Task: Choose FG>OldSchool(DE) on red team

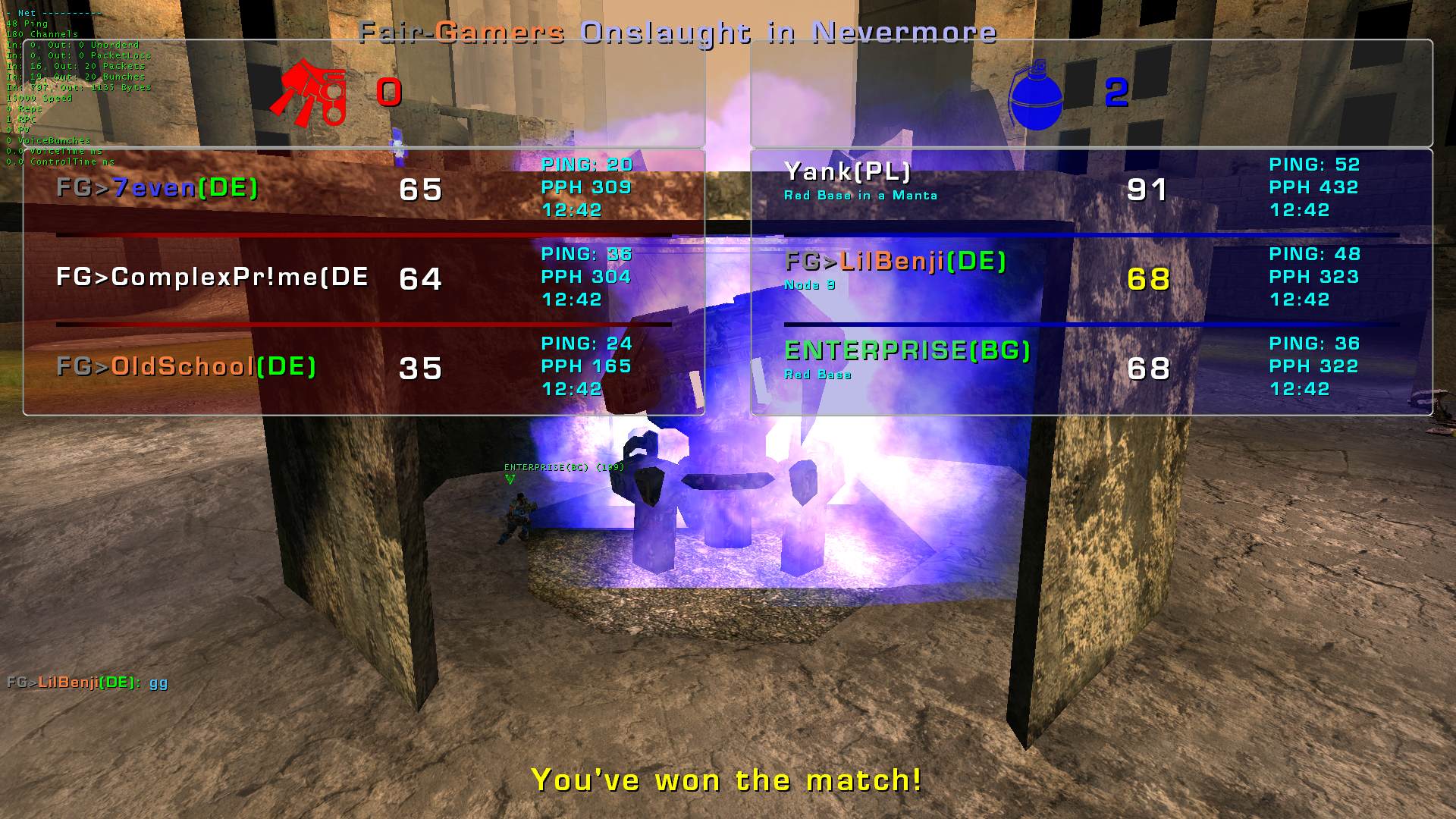Action: pos(187,367)
